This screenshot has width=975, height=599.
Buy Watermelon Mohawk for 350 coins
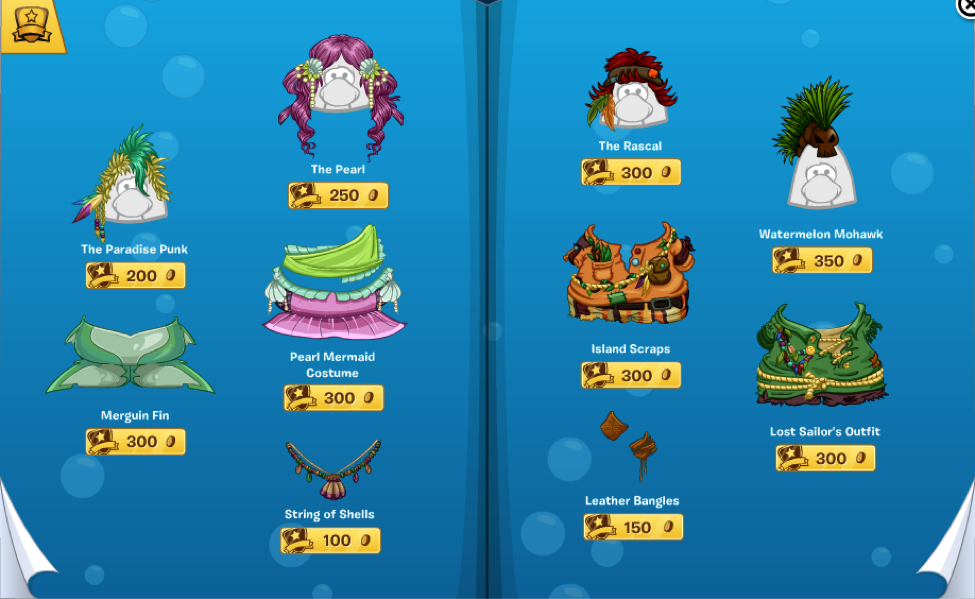(x=822, y=260)
